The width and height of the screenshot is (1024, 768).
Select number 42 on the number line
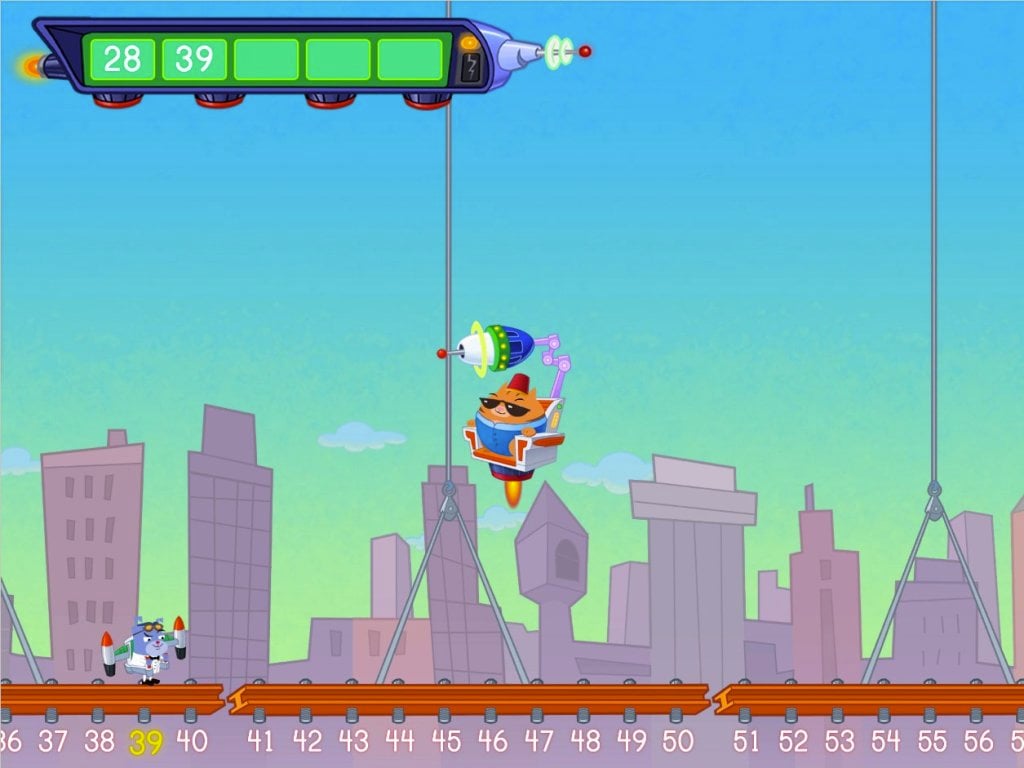(307, 741)
